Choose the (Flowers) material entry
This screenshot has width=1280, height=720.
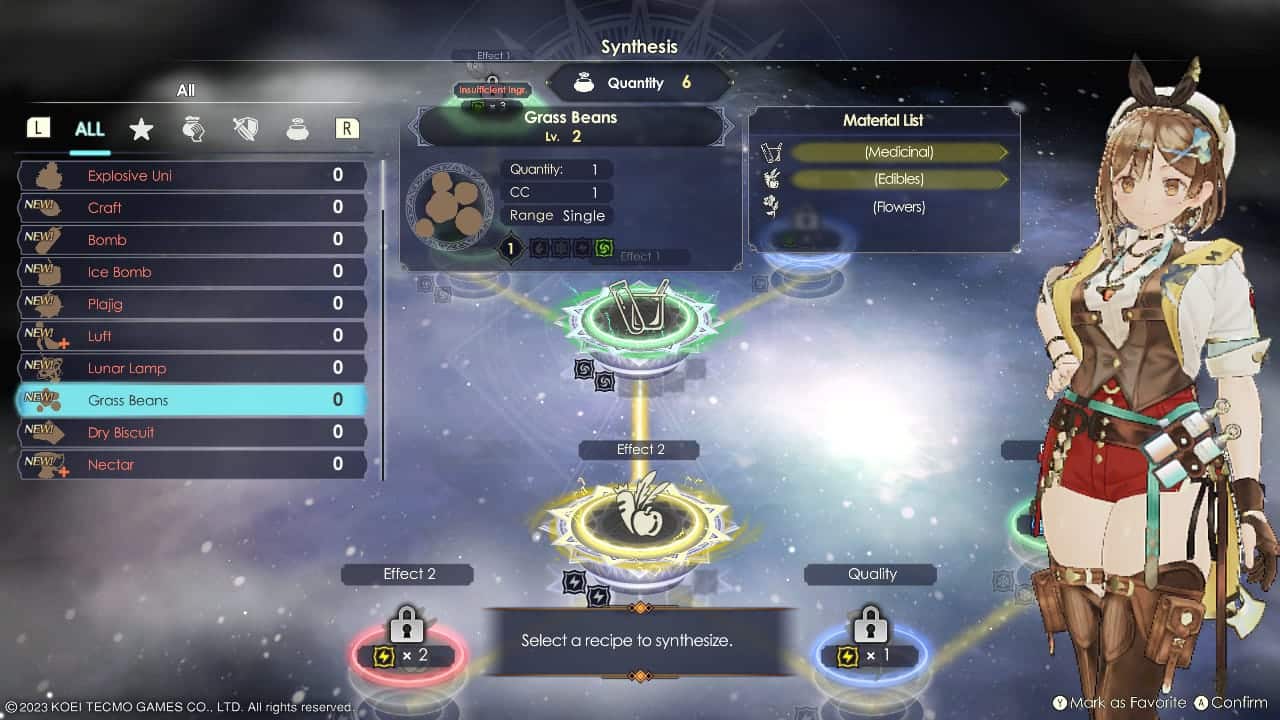898,207
